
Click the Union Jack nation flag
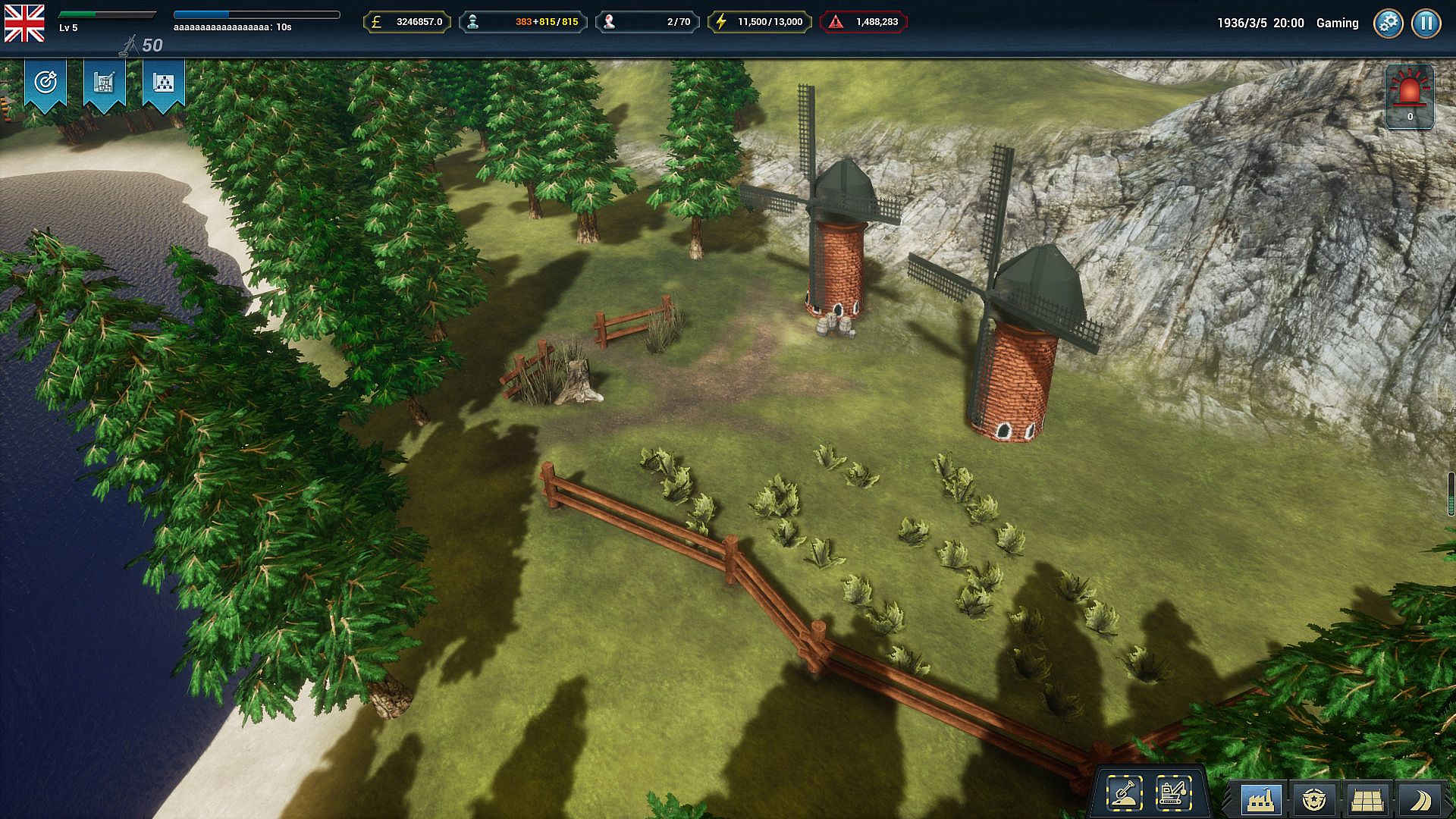point(24,23)
